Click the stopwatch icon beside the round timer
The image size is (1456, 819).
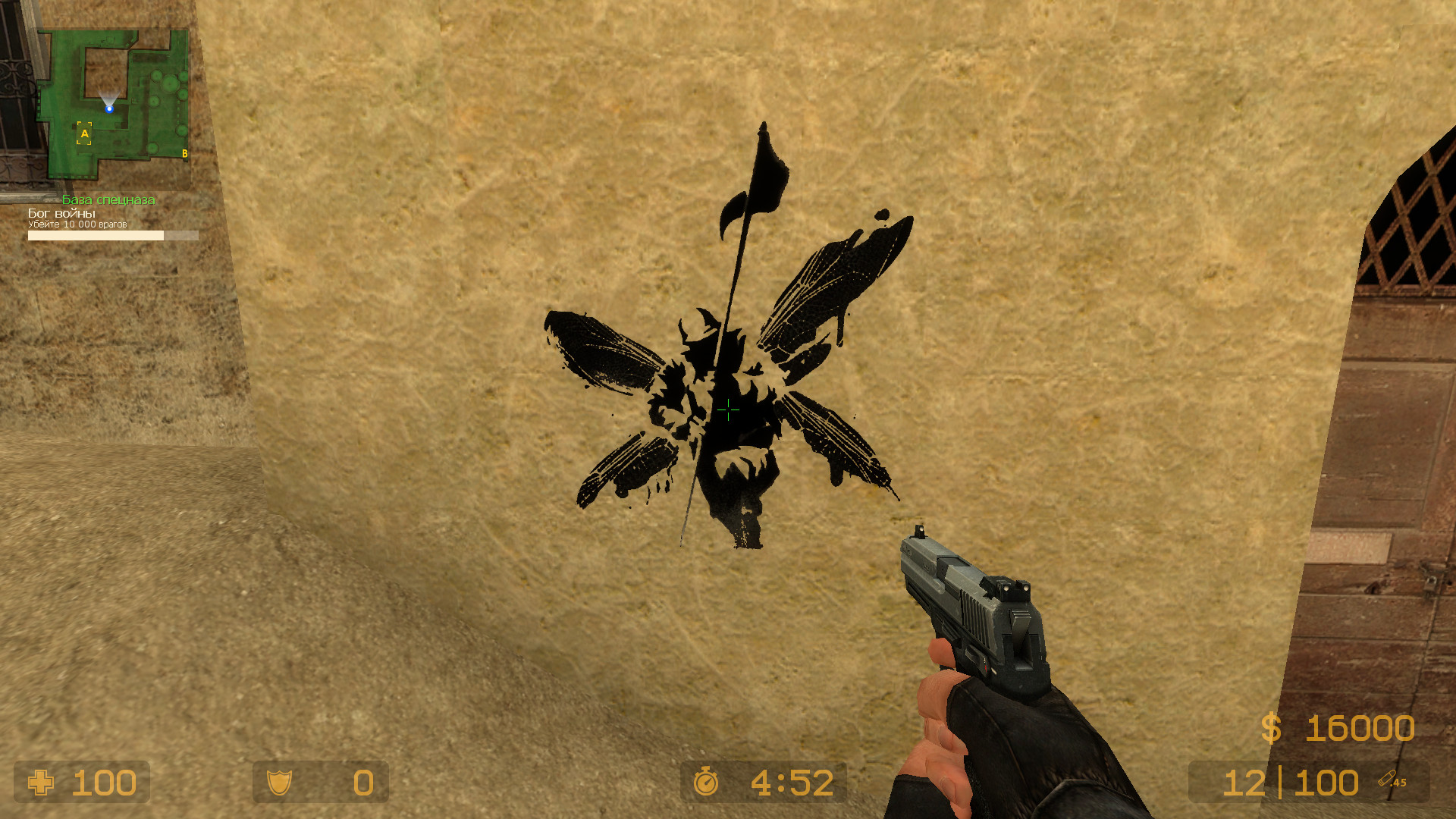click(707, 782)
